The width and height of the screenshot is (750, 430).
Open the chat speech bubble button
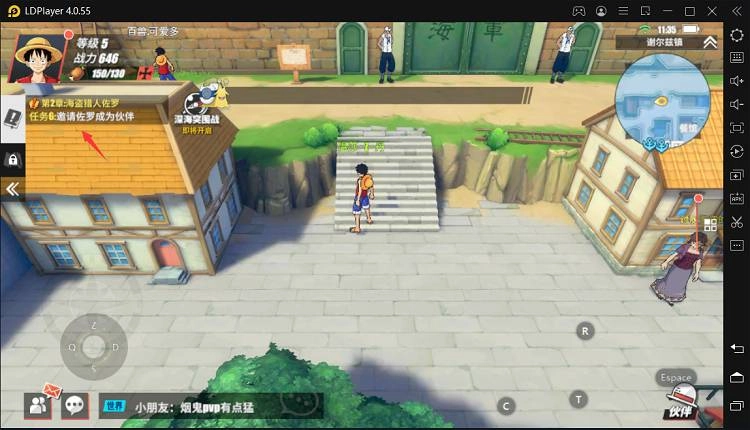pyautogui.click(x=75, y=405)
